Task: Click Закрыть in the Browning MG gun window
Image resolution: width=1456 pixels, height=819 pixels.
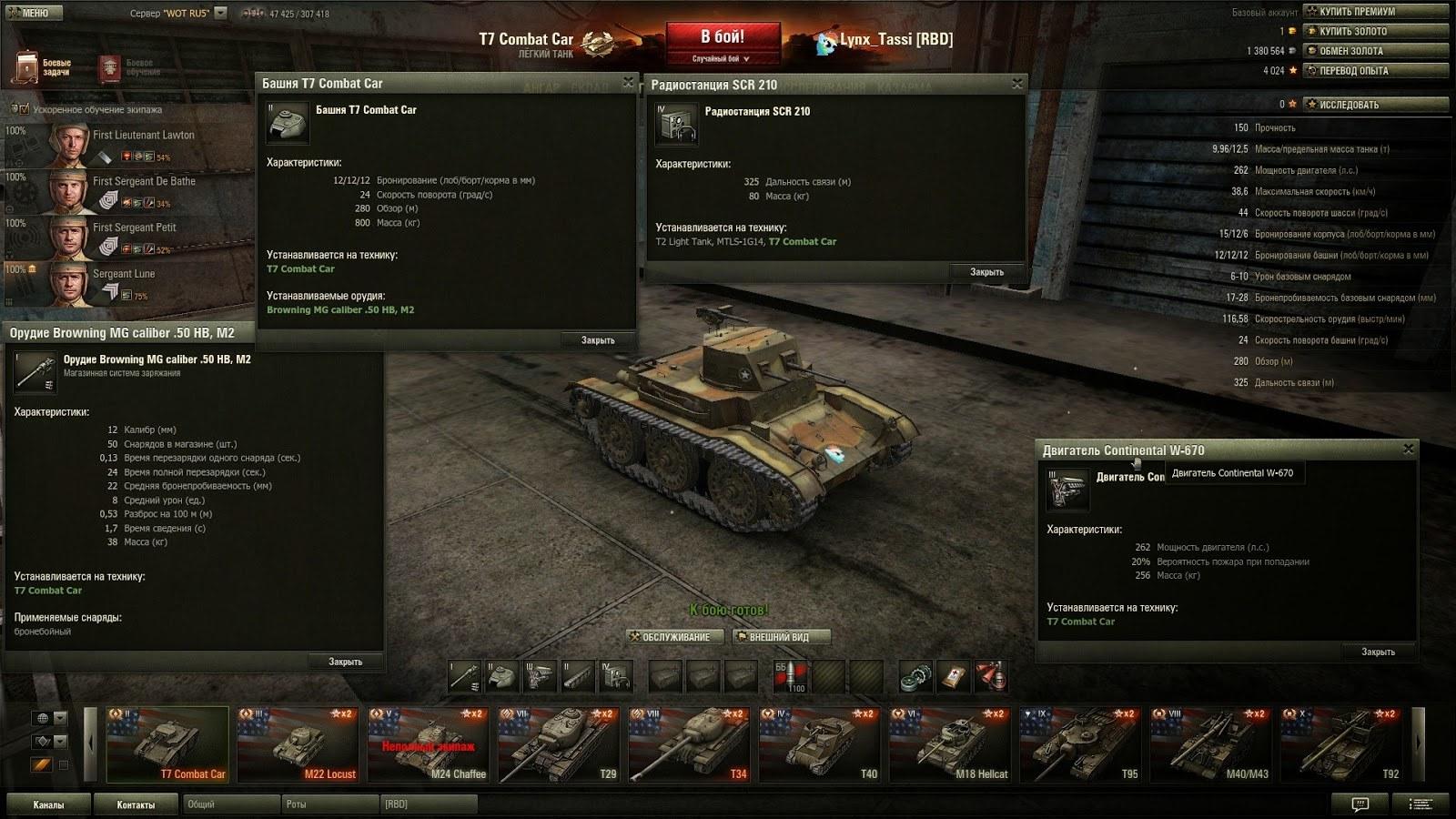Action: point(345,662)
